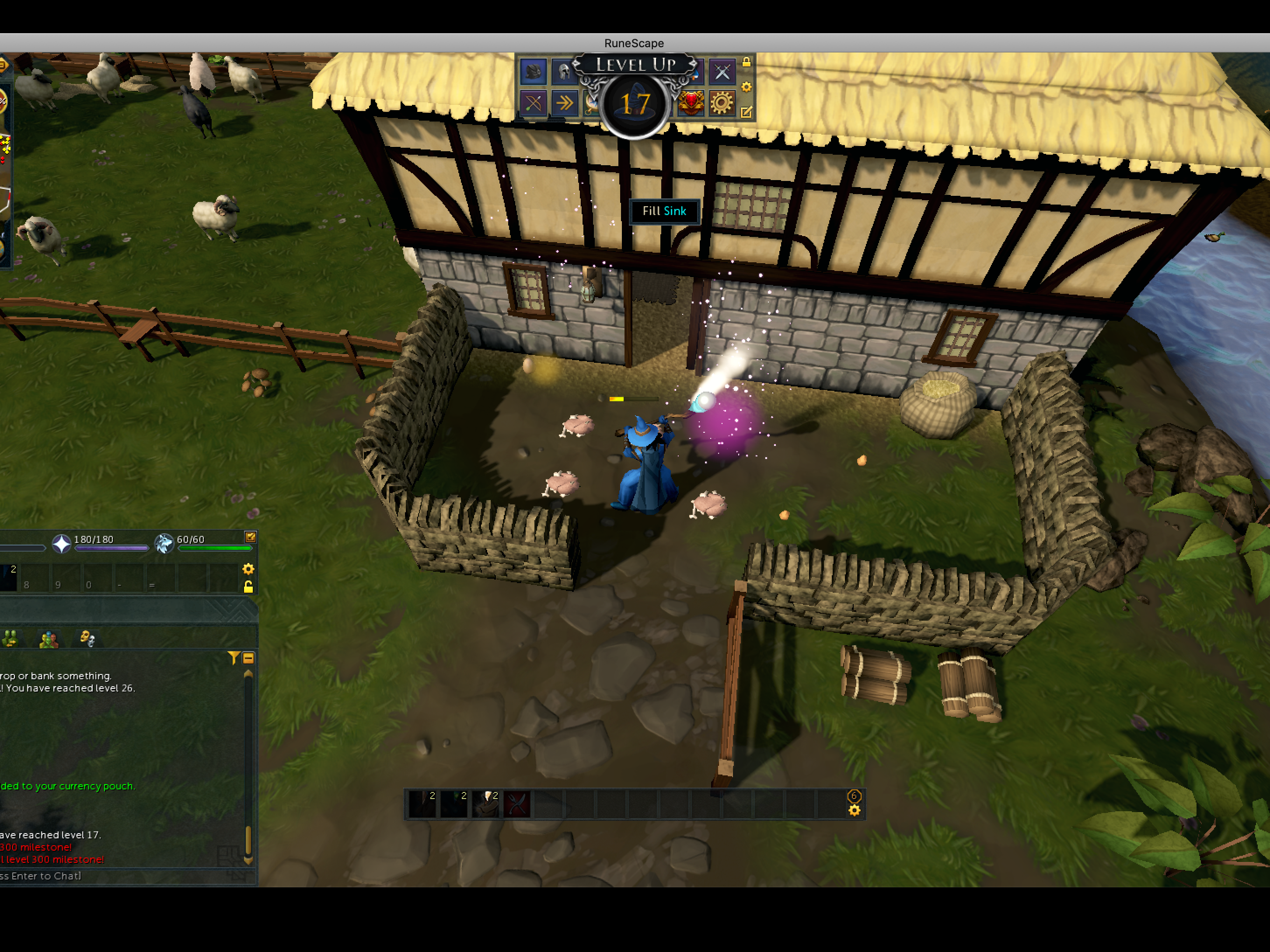Select the bow and arrow ribbon icon
The width and height of the screenshot is (1270, 952).
[533, 104]
